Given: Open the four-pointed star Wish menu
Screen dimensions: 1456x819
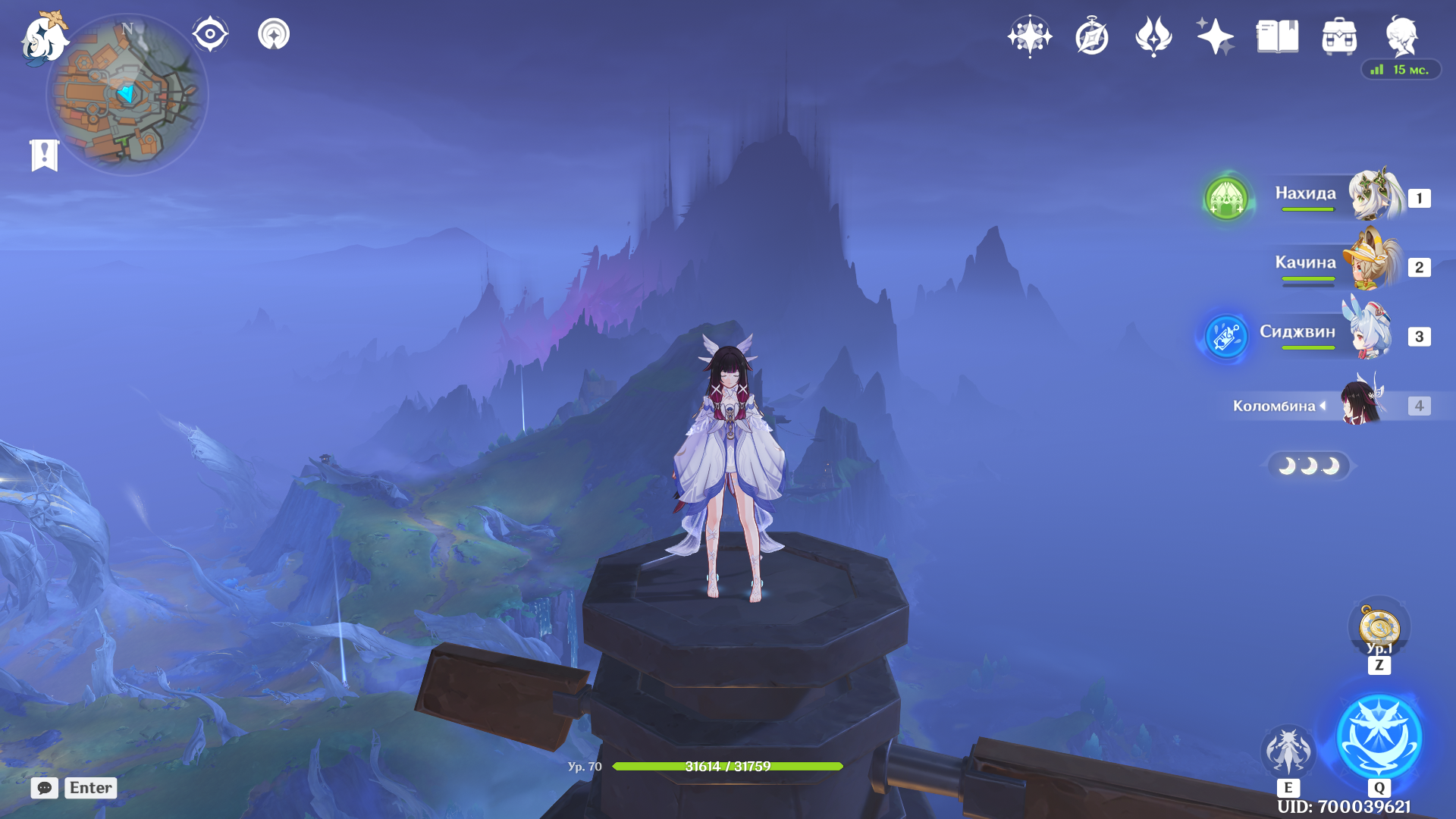Looking at the screenshot, I should click(x=1030, y=36).
